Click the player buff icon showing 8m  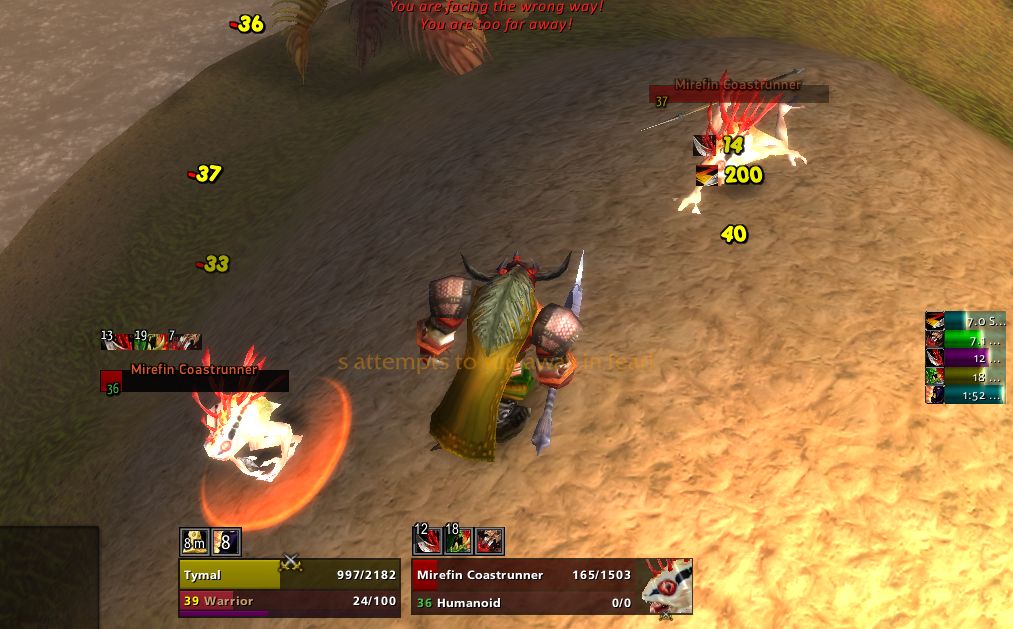pyautogui.click(x=194, y=542)
